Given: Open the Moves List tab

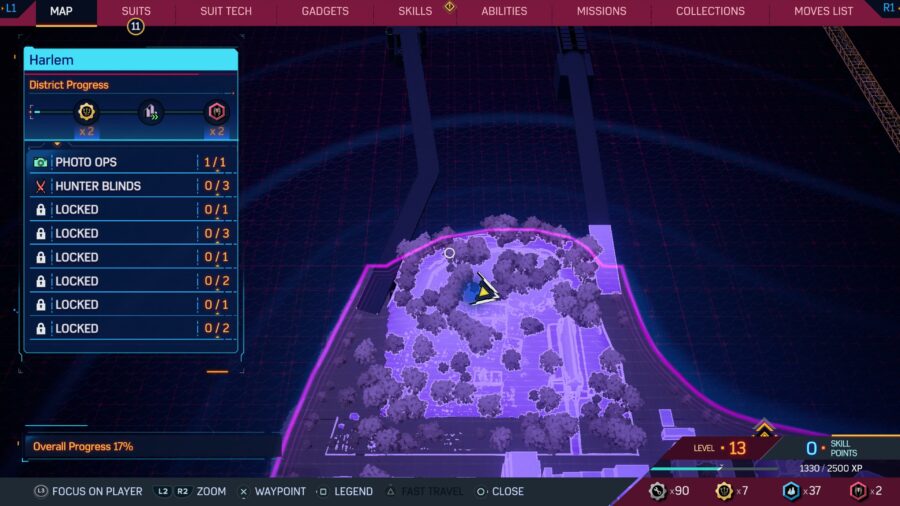Looking at the screenshot, I should click(823, 11).
